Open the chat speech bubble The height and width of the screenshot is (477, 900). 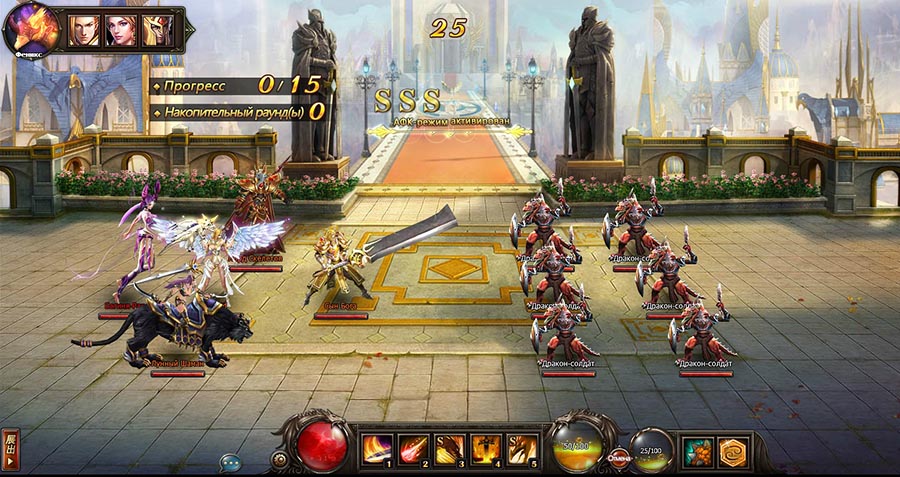232,462
